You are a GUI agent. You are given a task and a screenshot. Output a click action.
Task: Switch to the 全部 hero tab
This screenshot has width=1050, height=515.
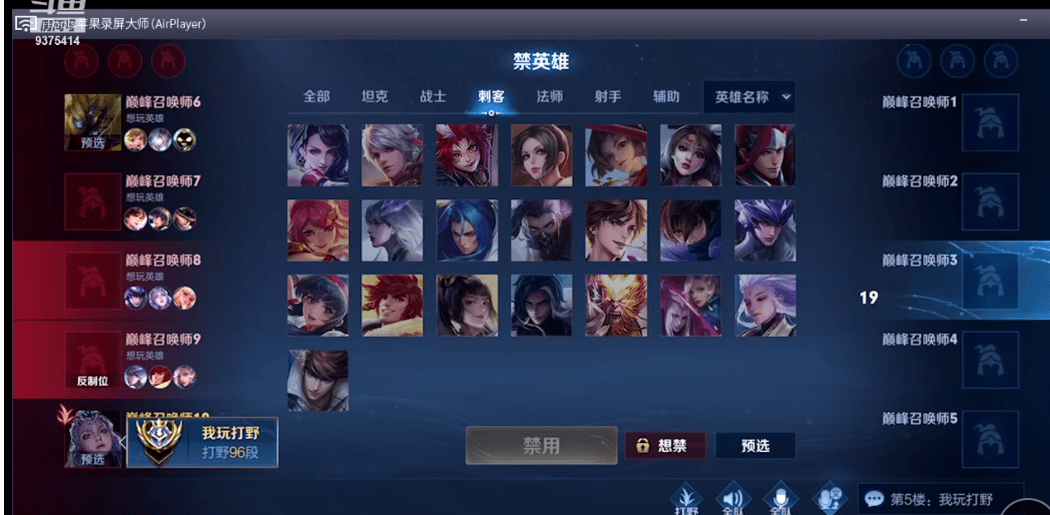[316, 97]
